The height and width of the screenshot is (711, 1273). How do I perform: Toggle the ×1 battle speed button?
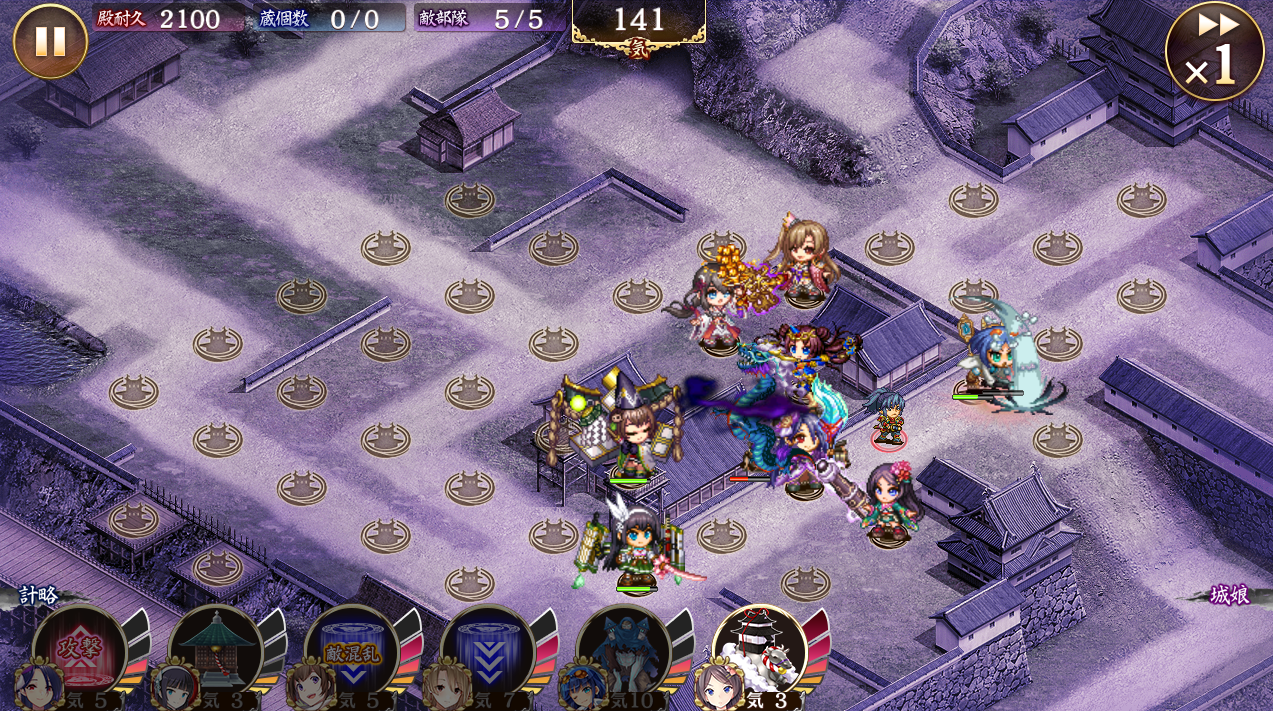[x=1214, y=52]
